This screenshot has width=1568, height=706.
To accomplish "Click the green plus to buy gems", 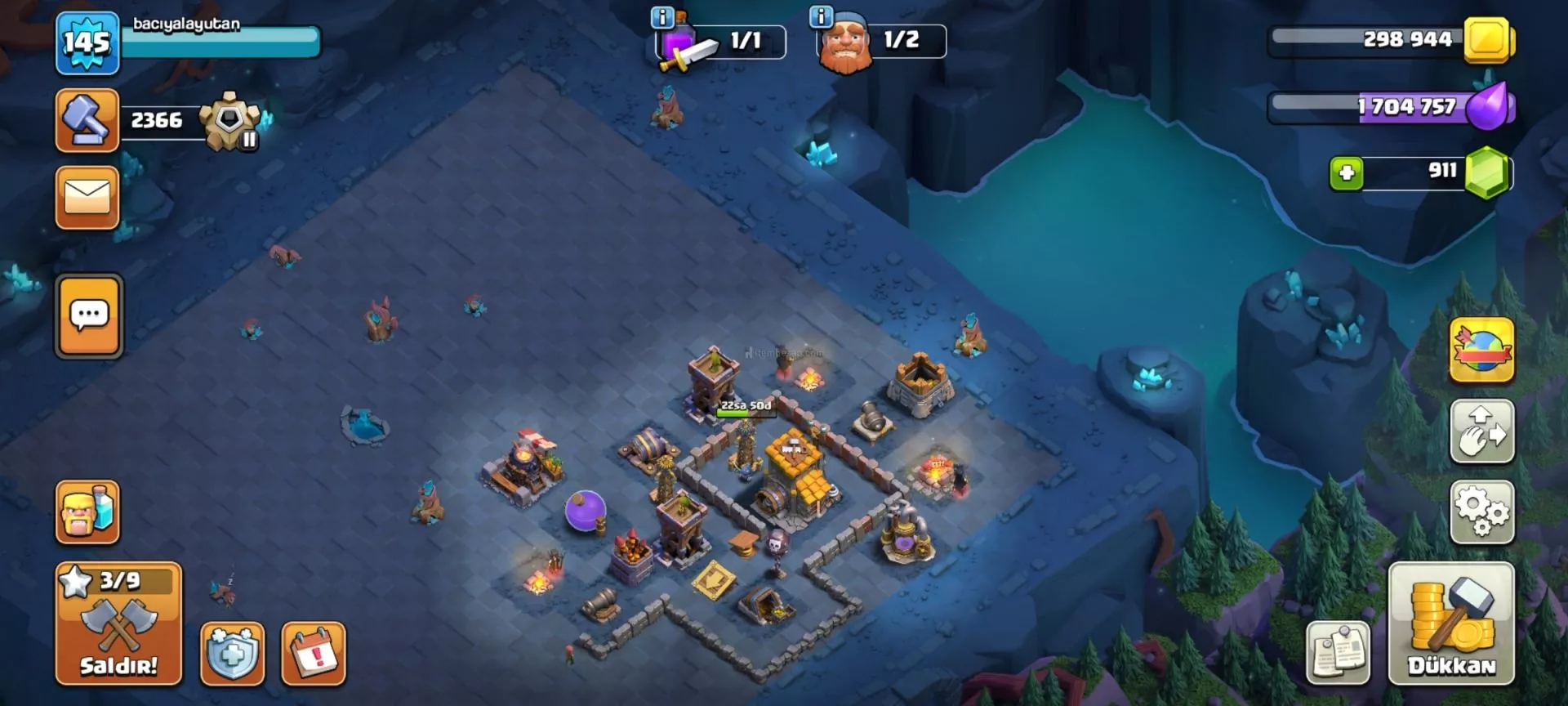I will 1346,173.
